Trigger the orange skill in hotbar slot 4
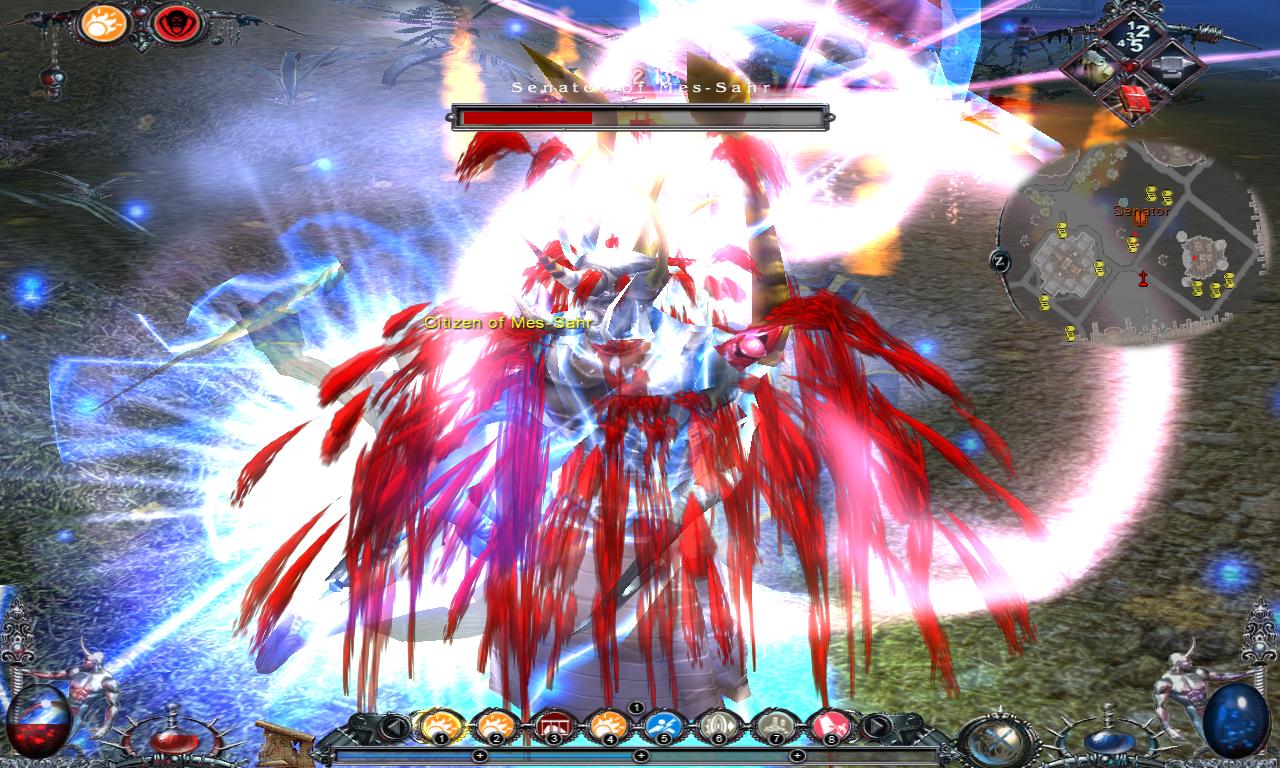The height and width of the screenshot is (768, 1280). click(607, 724)
